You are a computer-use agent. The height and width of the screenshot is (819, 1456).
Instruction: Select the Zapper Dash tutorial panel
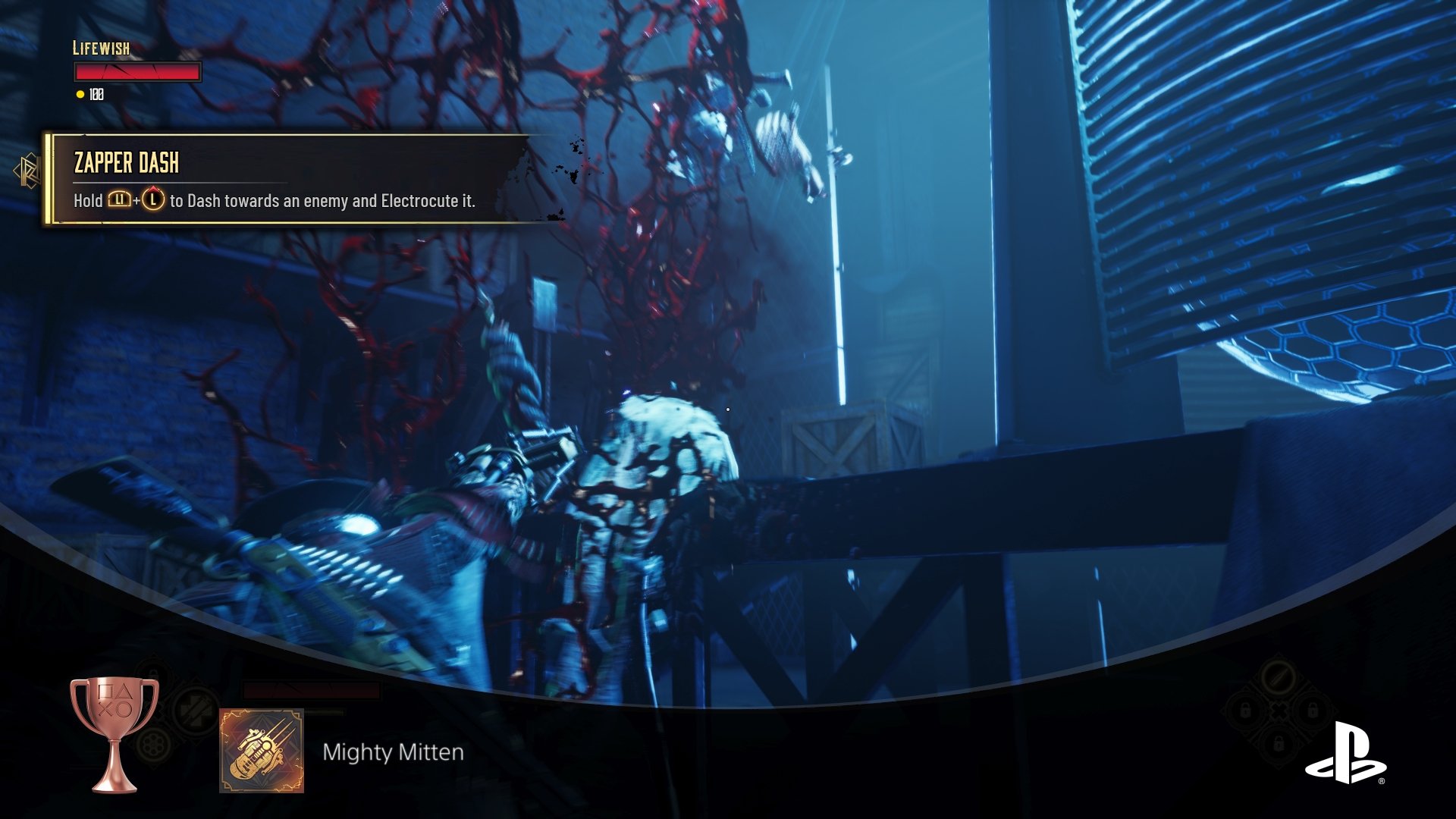pos(288,180)
